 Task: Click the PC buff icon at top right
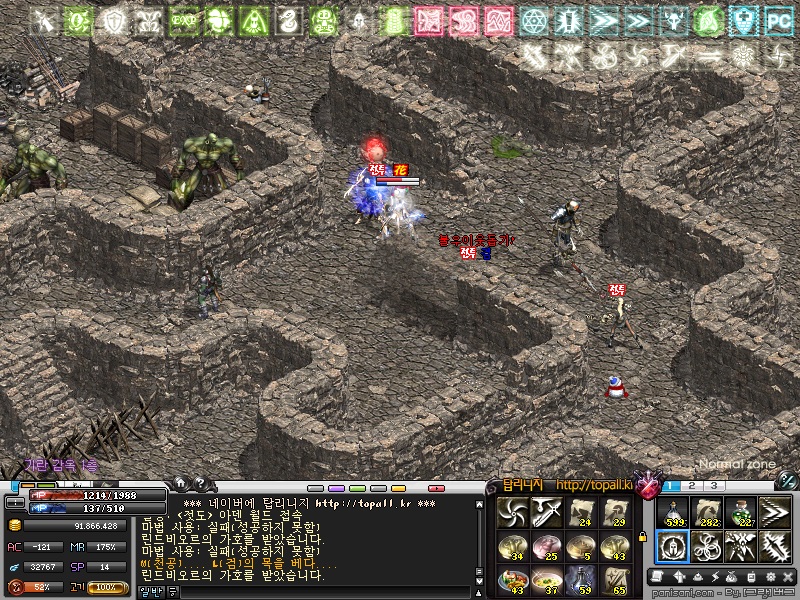tap(777, 20)
